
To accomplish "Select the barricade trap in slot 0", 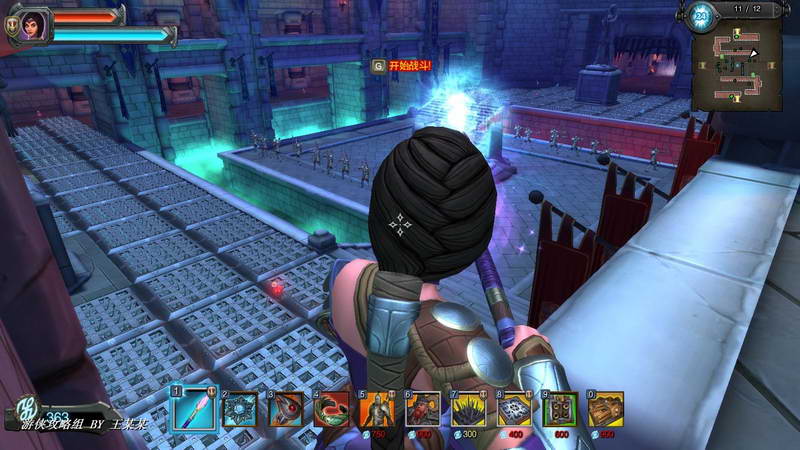I will [x=605, y=409].
